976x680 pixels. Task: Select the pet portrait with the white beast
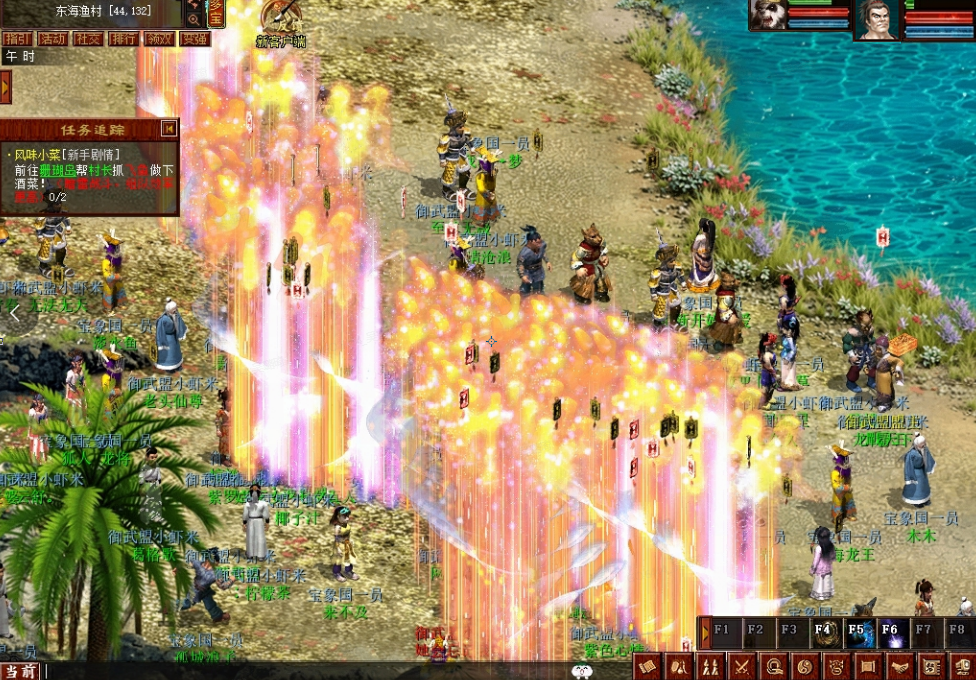768,16
